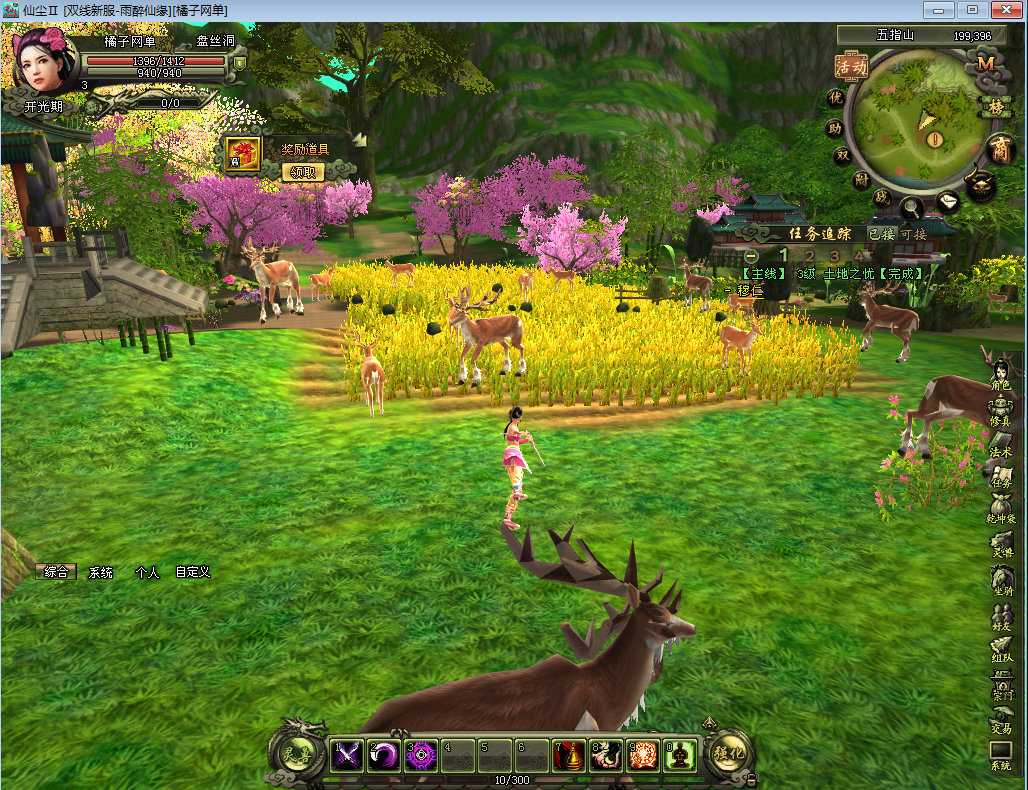Open the world map with the M button

click(986, 62)
